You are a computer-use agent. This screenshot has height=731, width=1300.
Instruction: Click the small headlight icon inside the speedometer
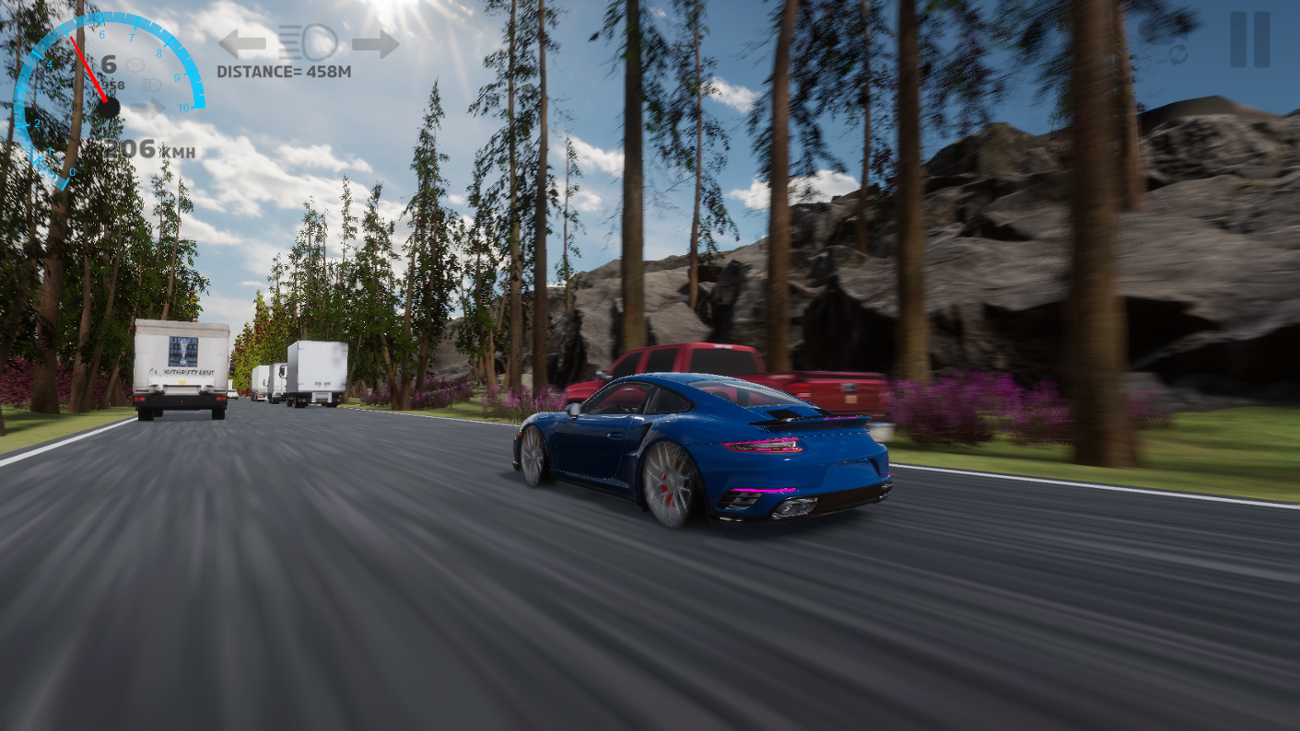pos(151,86)
